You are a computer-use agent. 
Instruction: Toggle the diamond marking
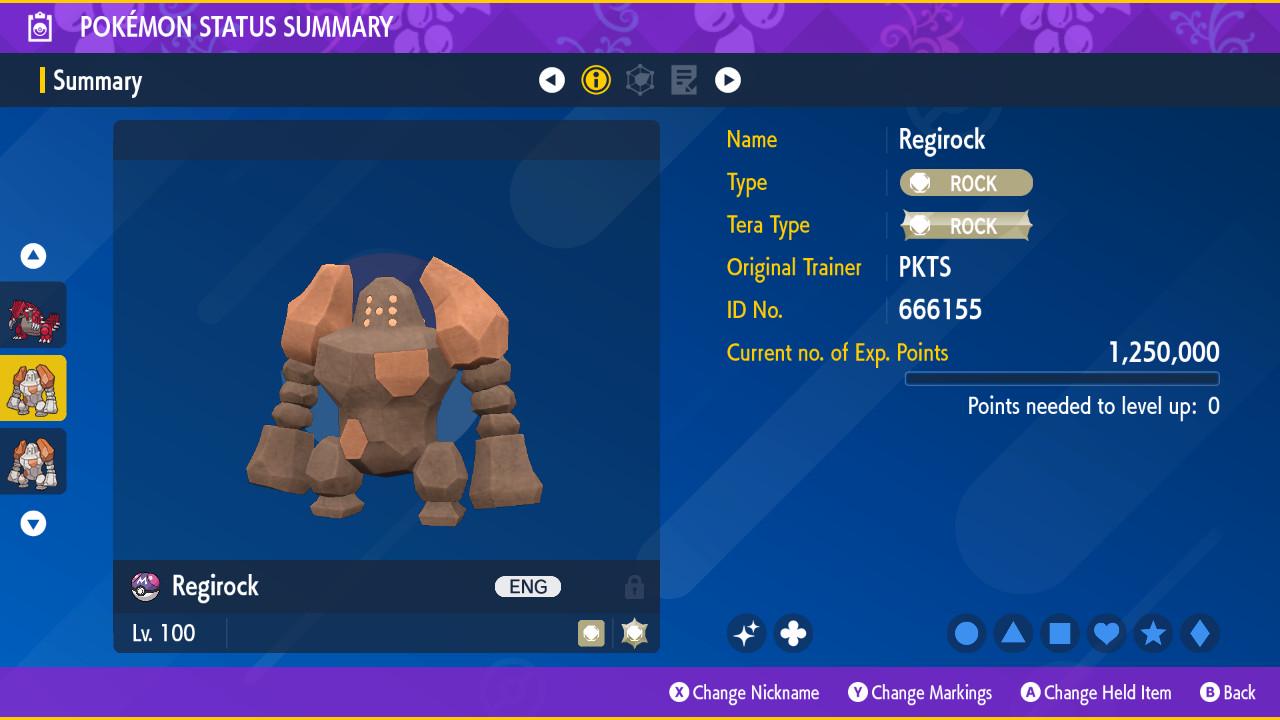click(x=1200, y=633)
